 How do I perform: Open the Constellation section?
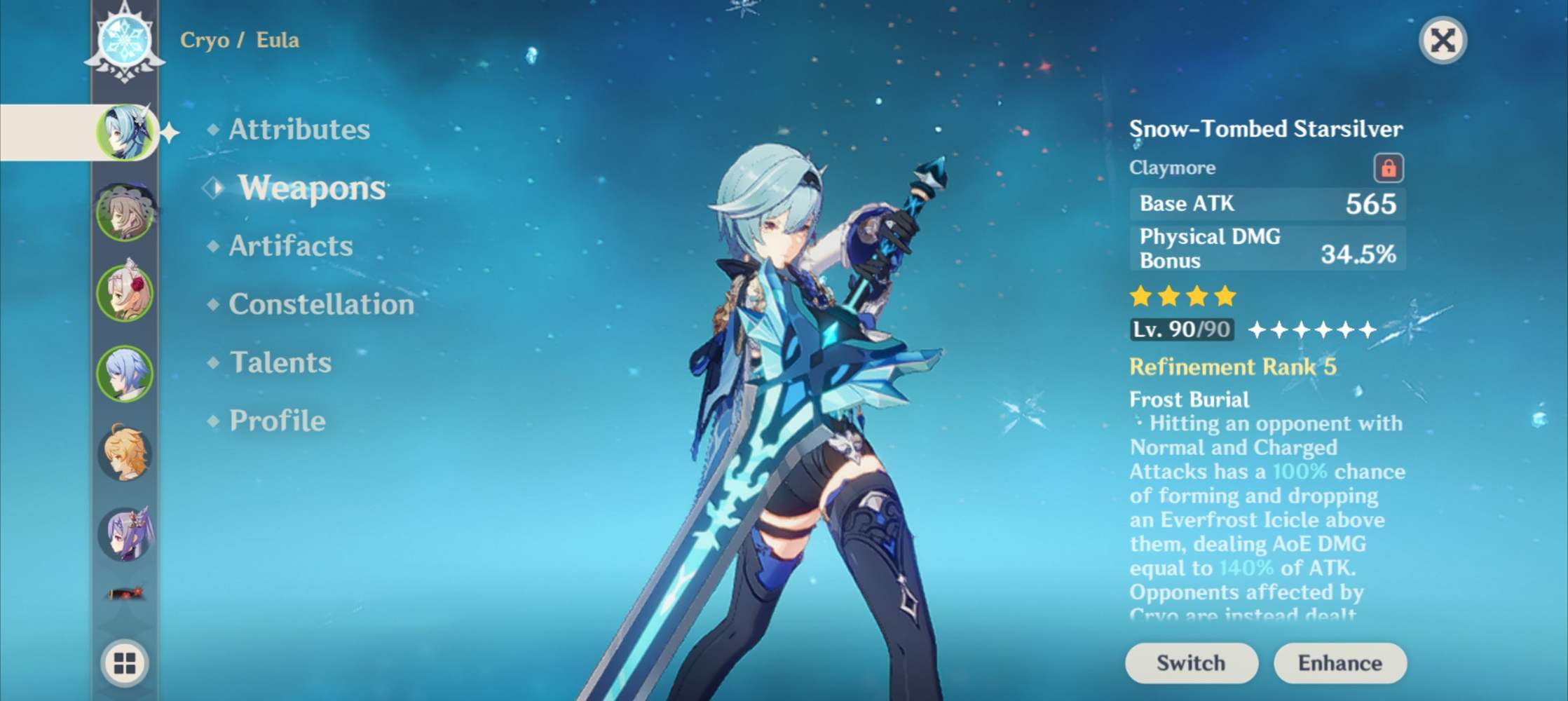pos(321,304)
